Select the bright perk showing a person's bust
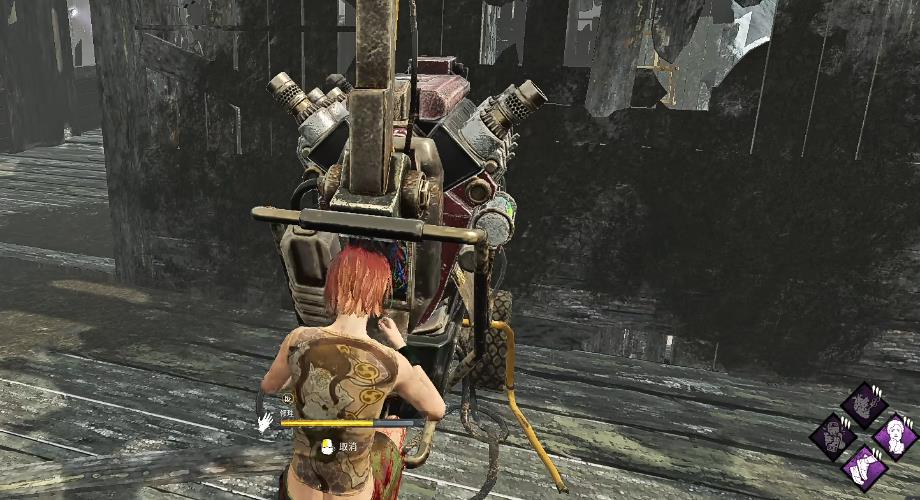The width and height of the screenshot is (920, 500). [x=895, y=437]
